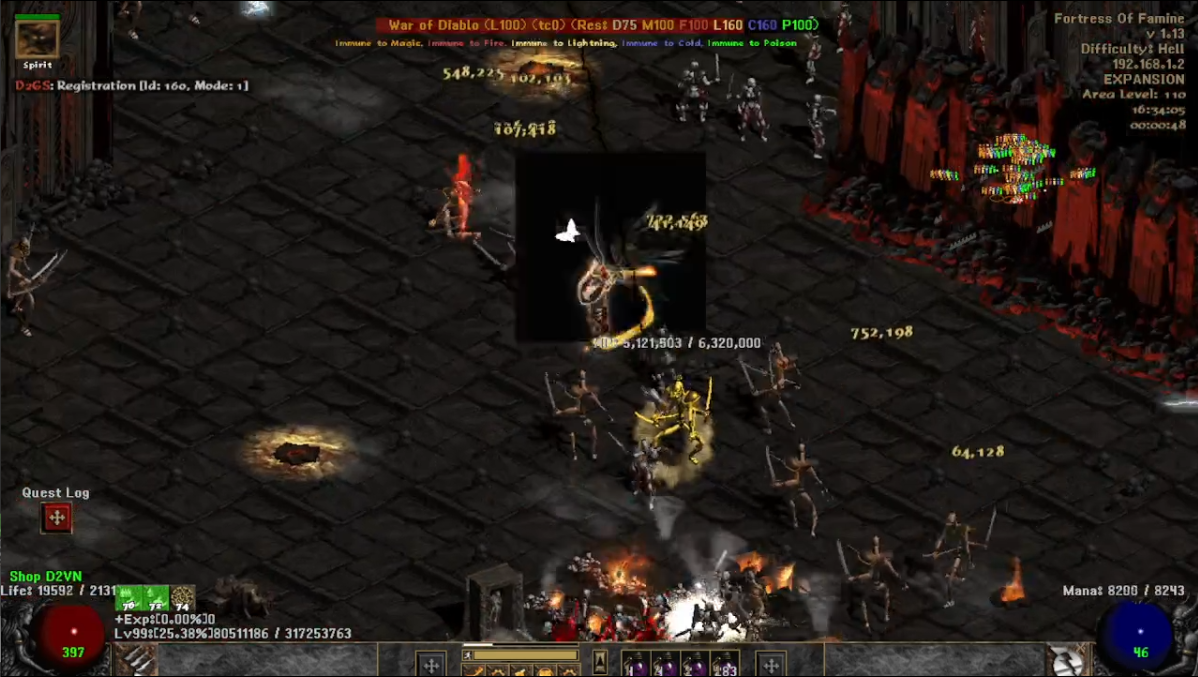This screenshot has height=677, width=1198.
Task: Open the Quest Log button
Action: (56, 518)
